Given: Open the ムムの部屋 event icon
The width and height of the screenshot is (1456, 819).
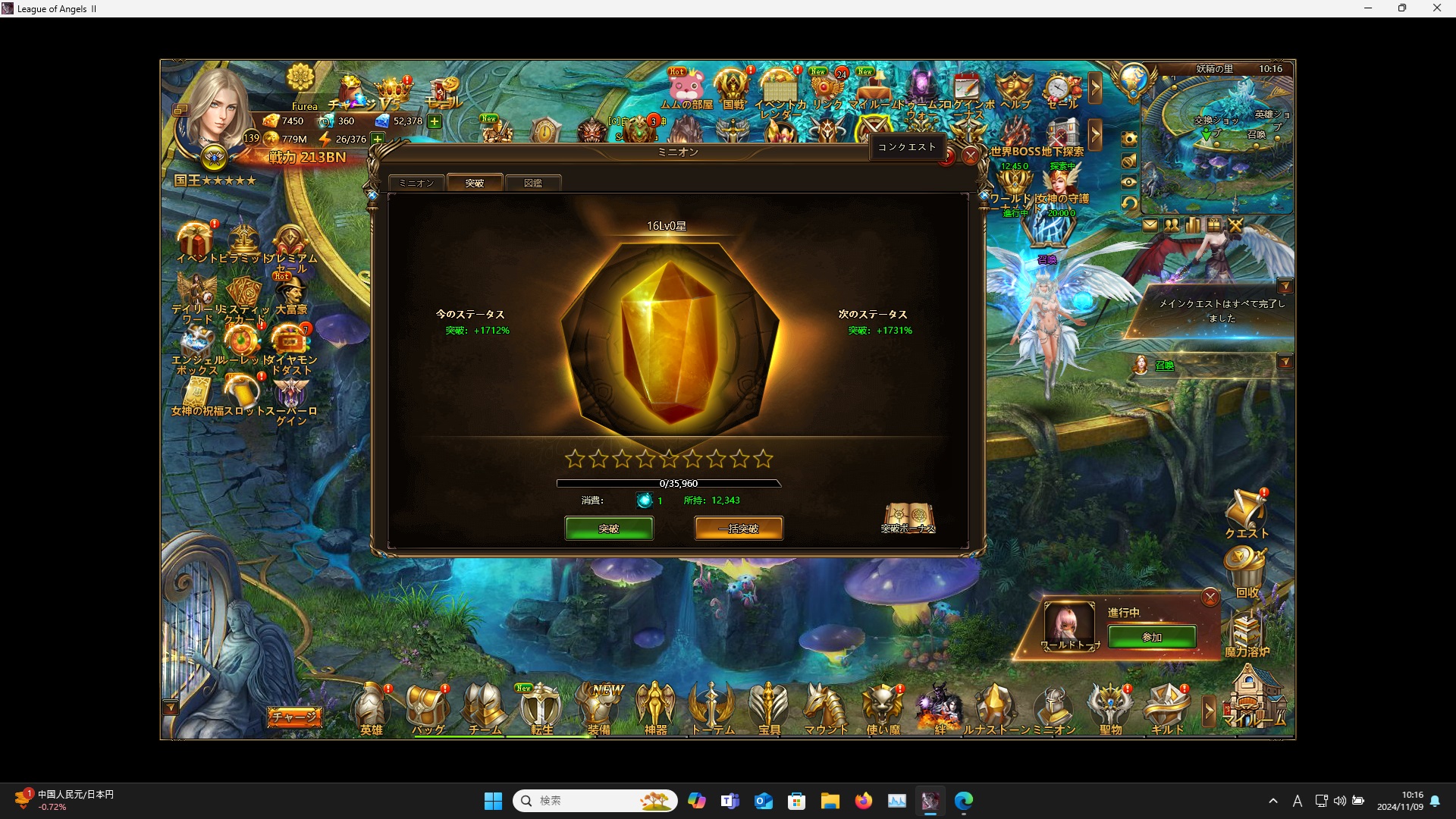Looking at the screenshot, I should click(686, 89).
